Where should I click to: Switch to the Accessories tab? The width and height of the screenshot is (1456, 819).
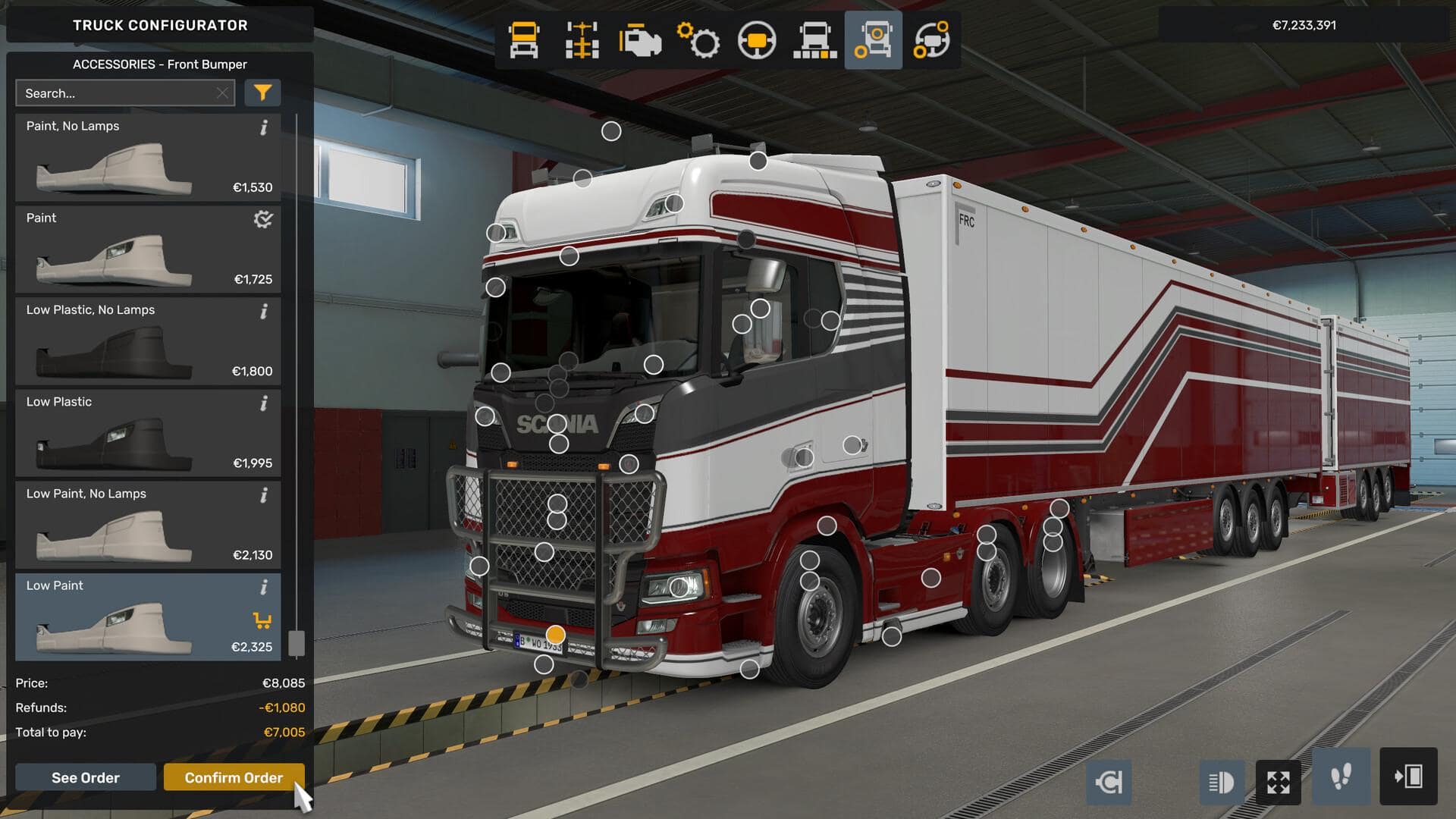point(873,41)
